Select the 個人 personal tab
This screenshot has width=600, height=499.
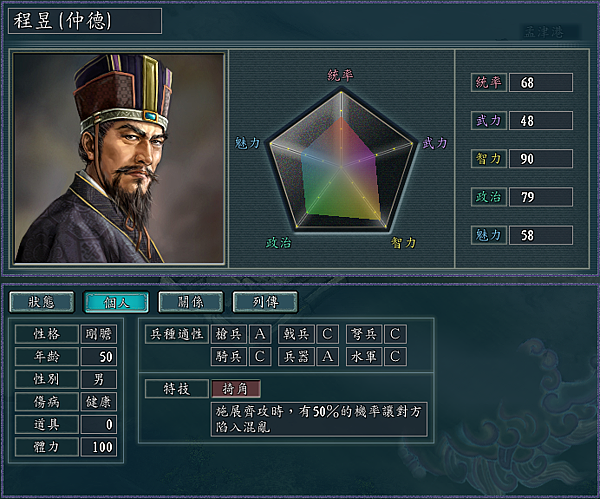click(116, 301)
